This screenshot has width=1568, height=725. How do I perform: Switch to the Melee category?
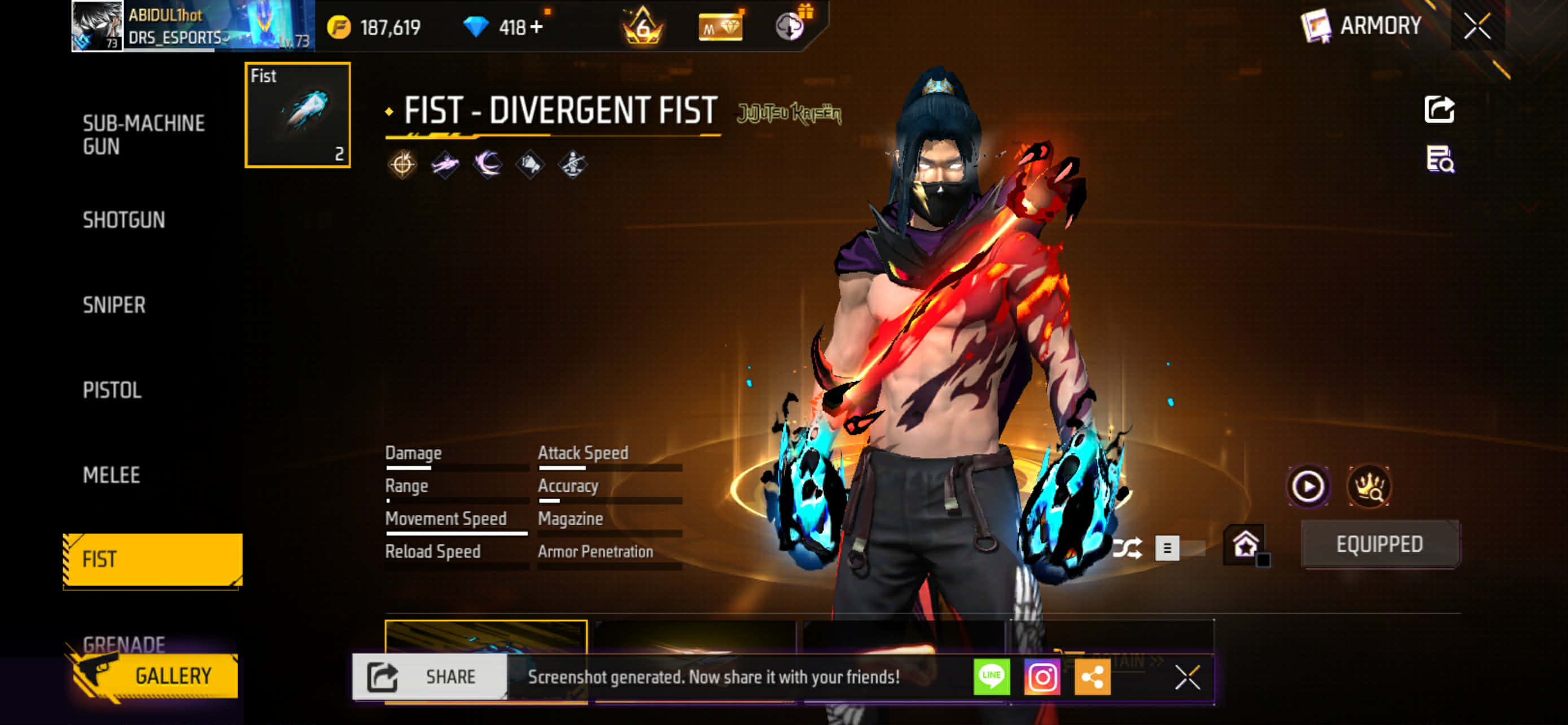pyautogui.click(x=111, y=475)
